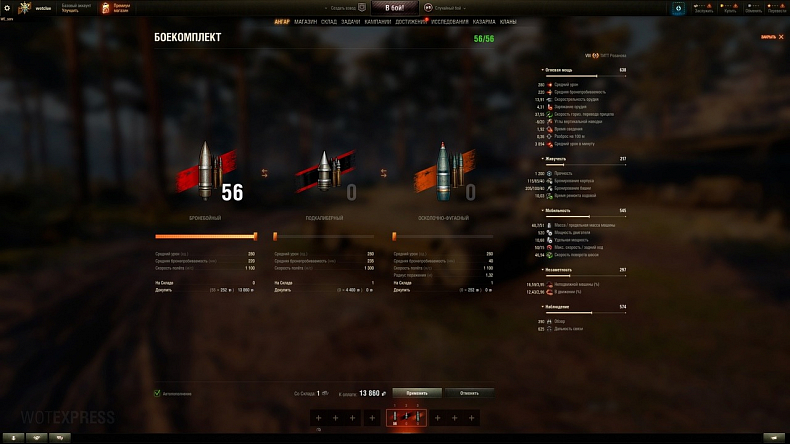Click the red «В бой!» battle button
The width and height of the screenshot is (790, 444).
(395, 7)
